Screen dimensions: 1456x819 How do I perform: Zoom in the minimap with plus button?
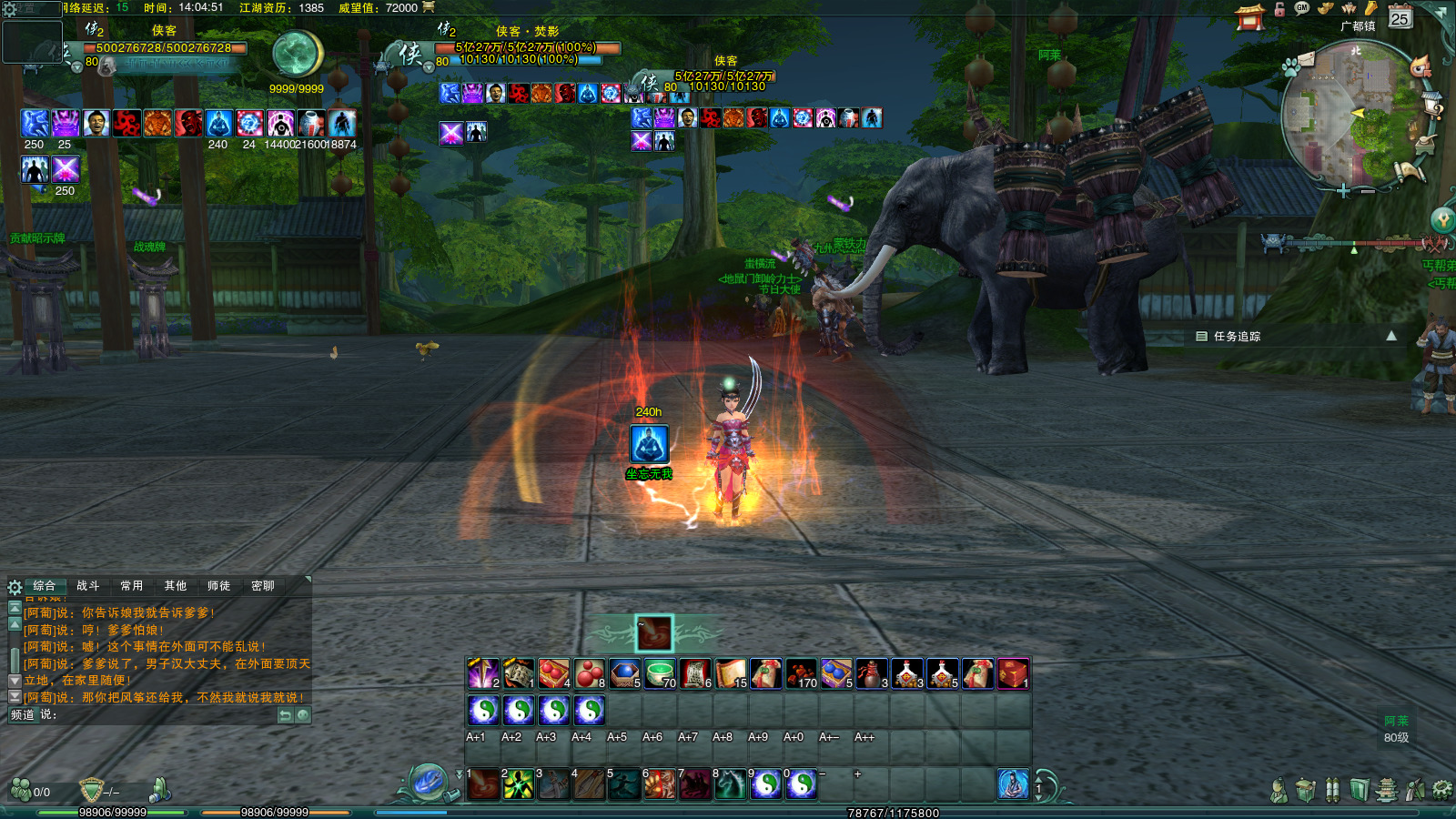tap(1343, 191)
